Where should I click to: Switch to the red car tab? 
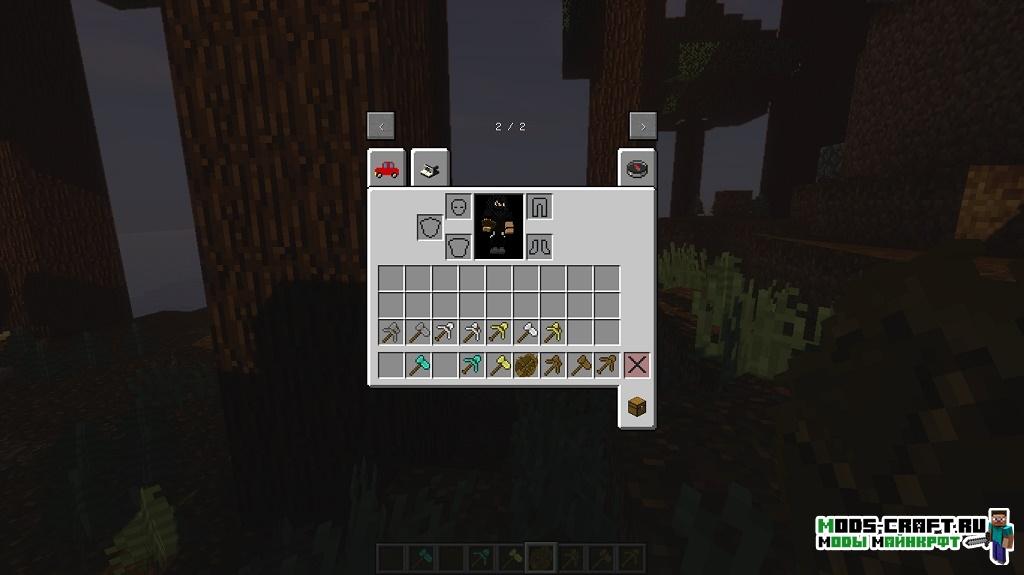coord(386,169)
